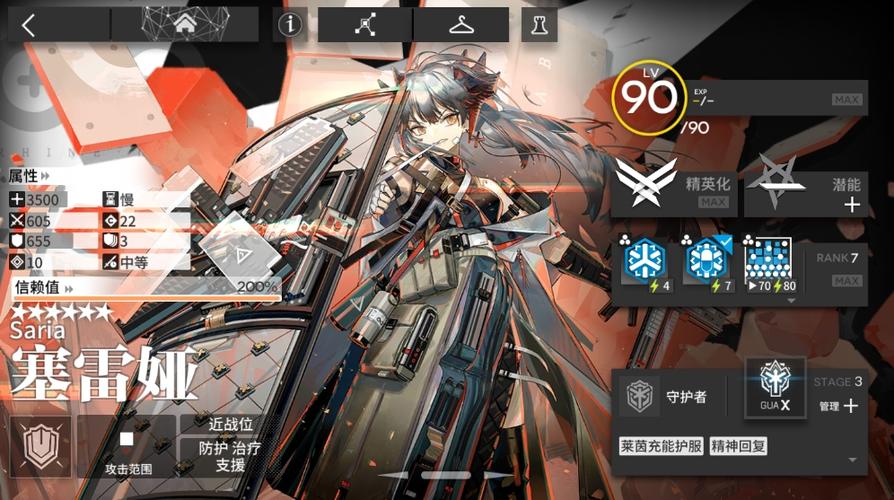View the second talent tag

tap(738, 446)
